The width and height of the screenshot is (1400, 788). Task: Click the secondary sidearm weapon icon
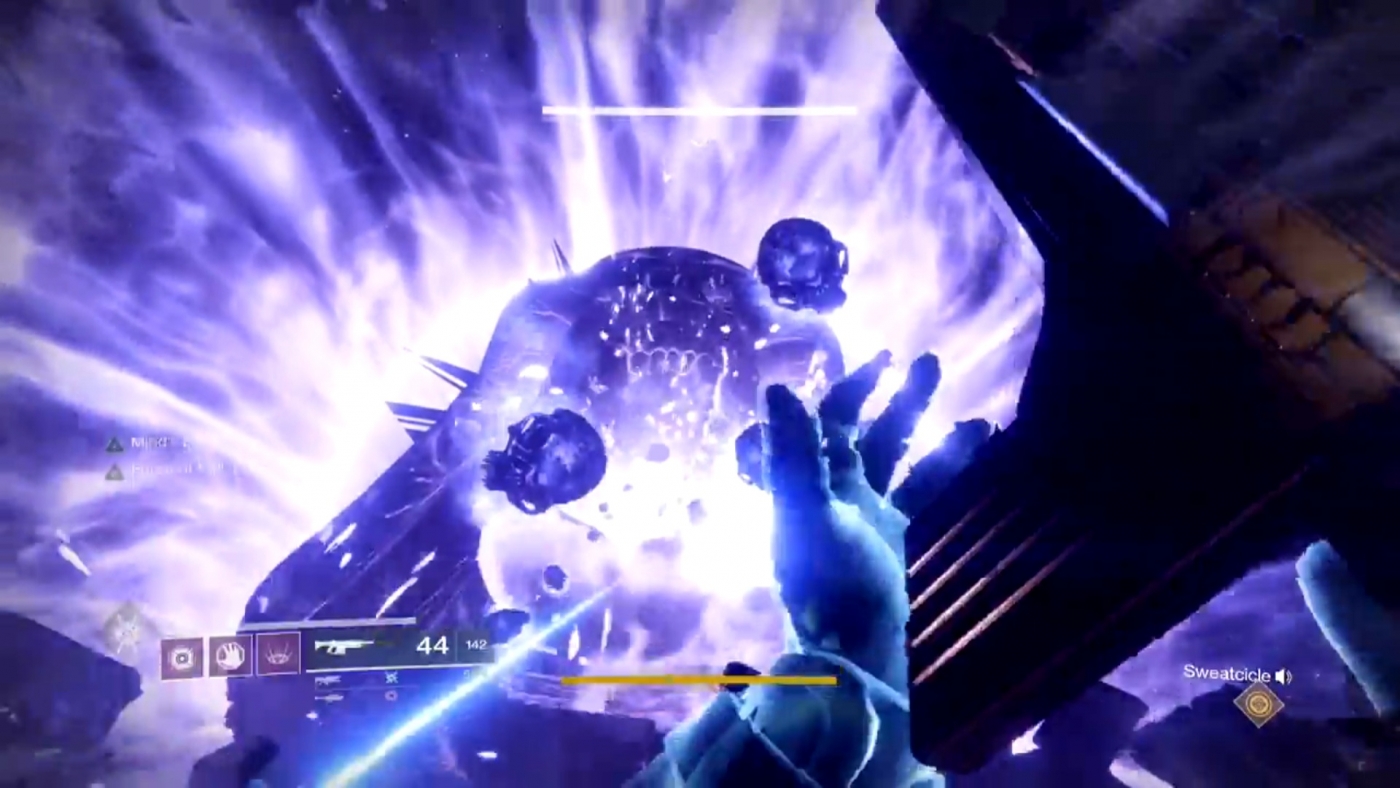(330, 681)
